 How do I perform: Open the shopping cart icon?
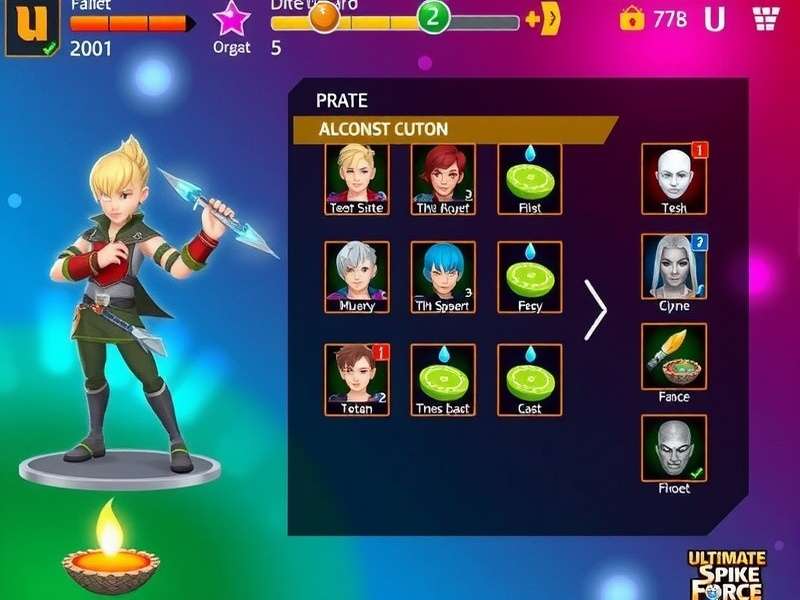(767, 18)
